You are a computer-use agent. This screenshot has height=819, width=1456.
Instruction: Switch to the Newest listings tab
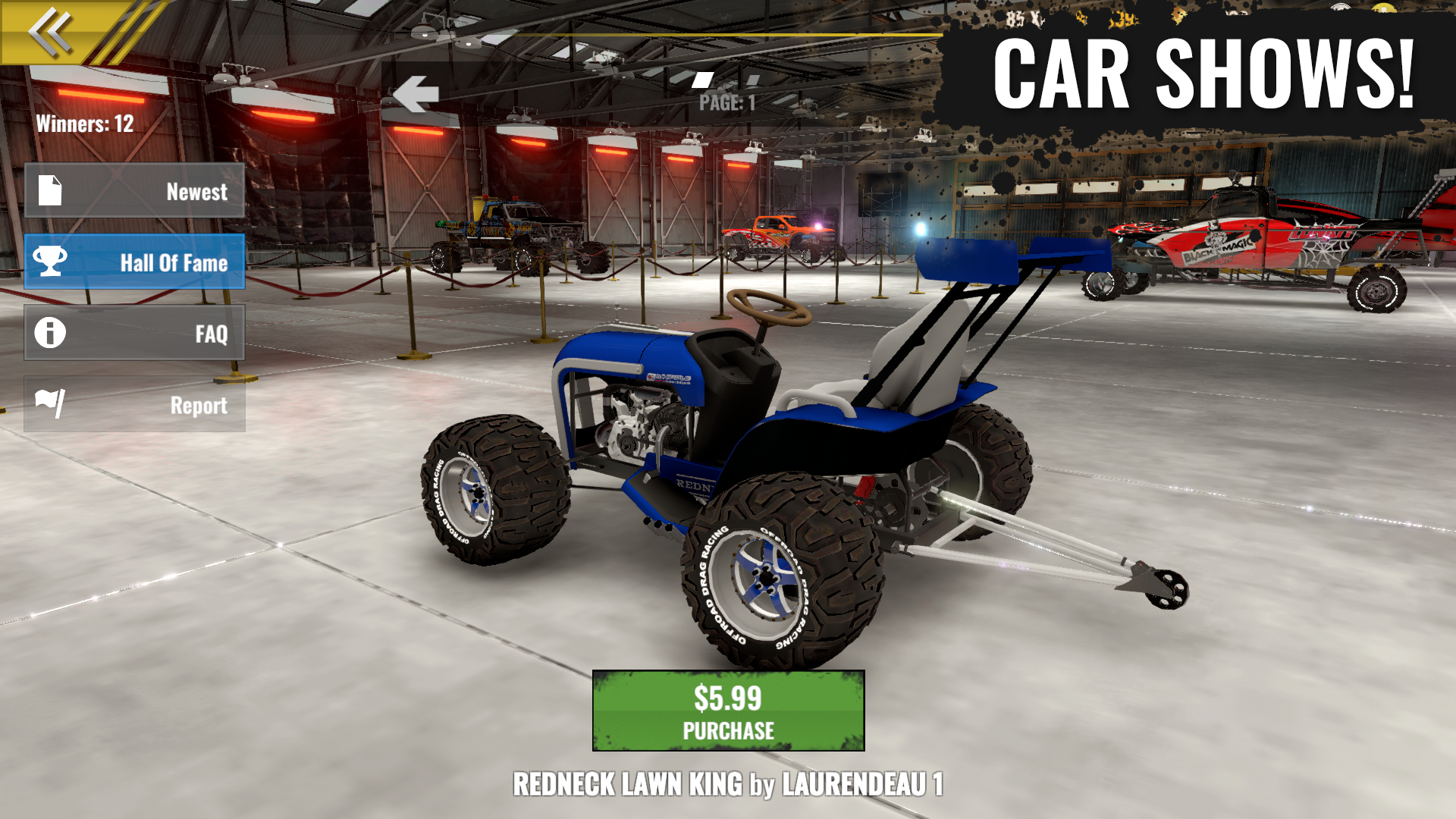point(135,192)
